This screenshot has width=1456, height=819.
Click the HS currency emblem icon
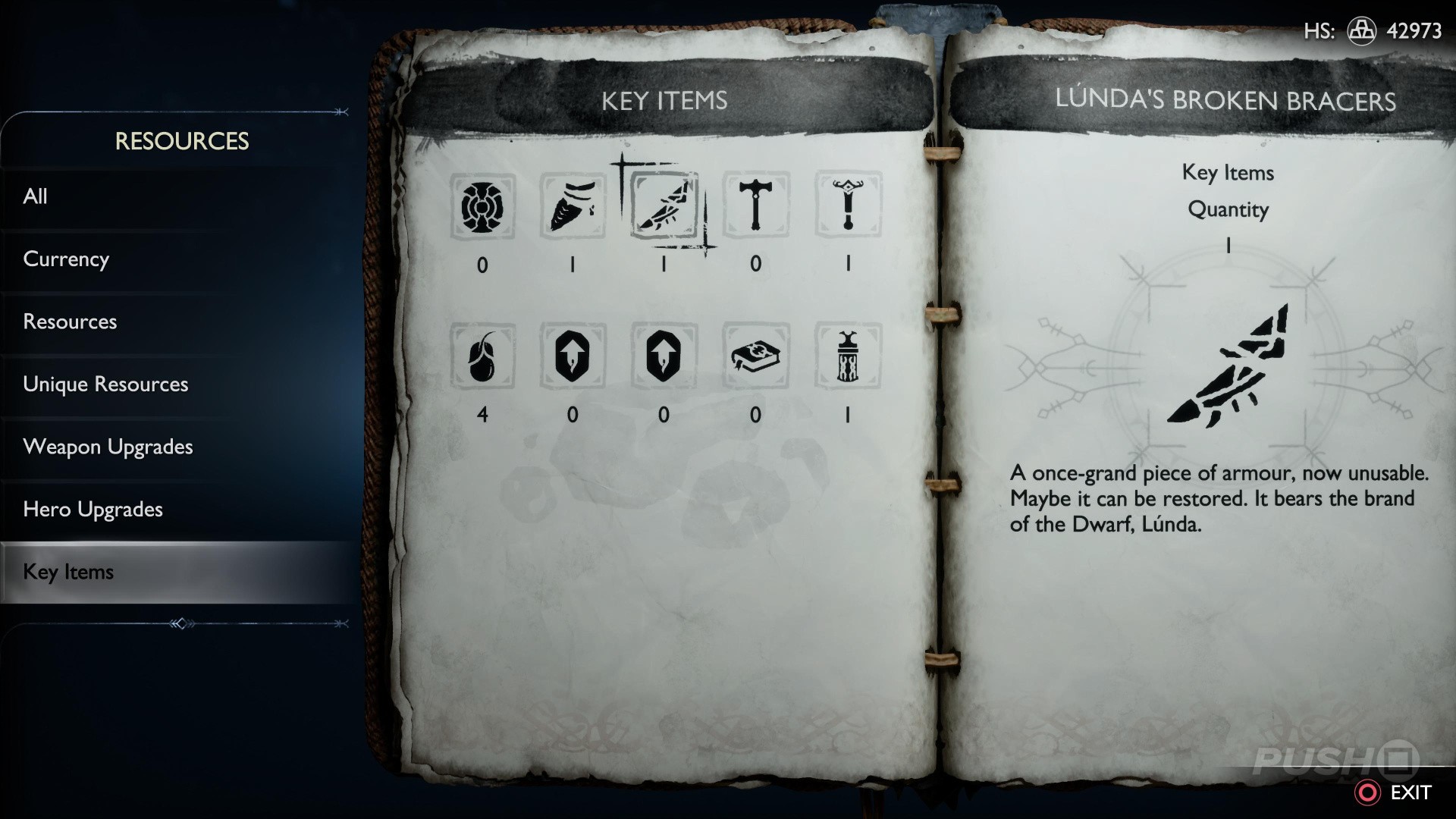[1362, 32]
